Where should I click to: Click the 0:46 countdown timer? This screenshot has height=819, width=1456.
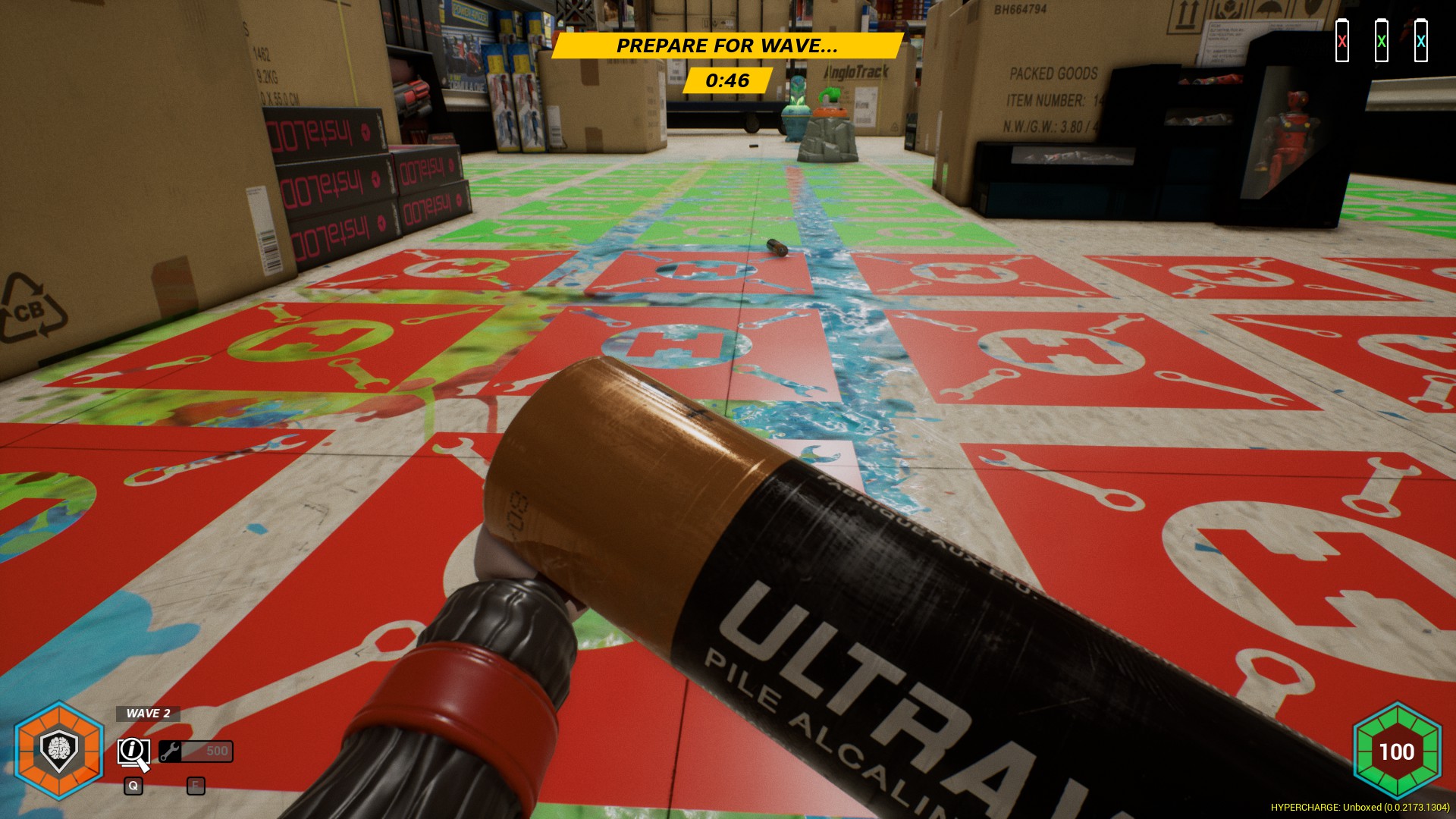[726, 79]
